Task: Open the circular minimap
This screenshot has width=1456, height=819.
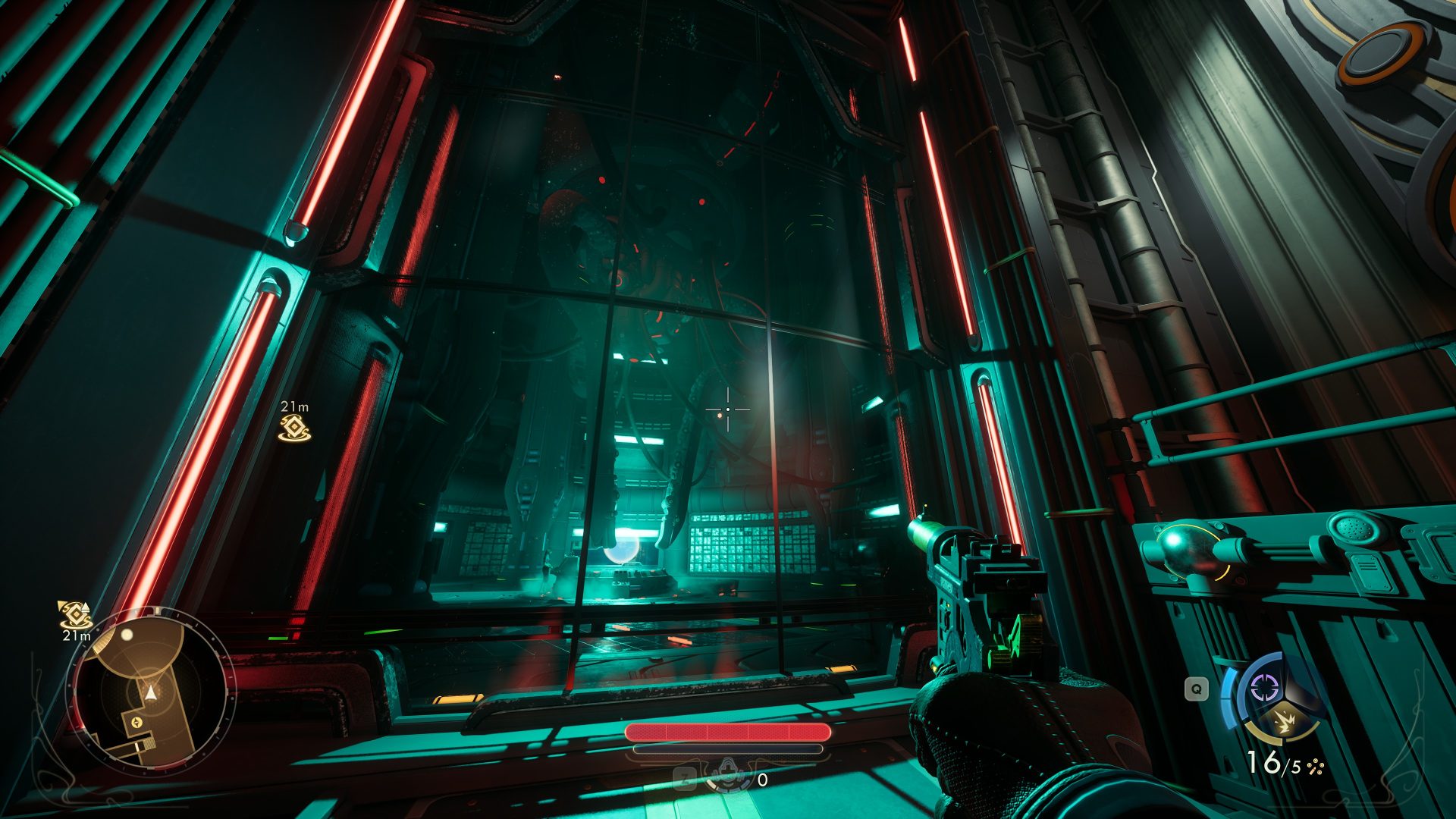Action: click(x=150, y=692)
